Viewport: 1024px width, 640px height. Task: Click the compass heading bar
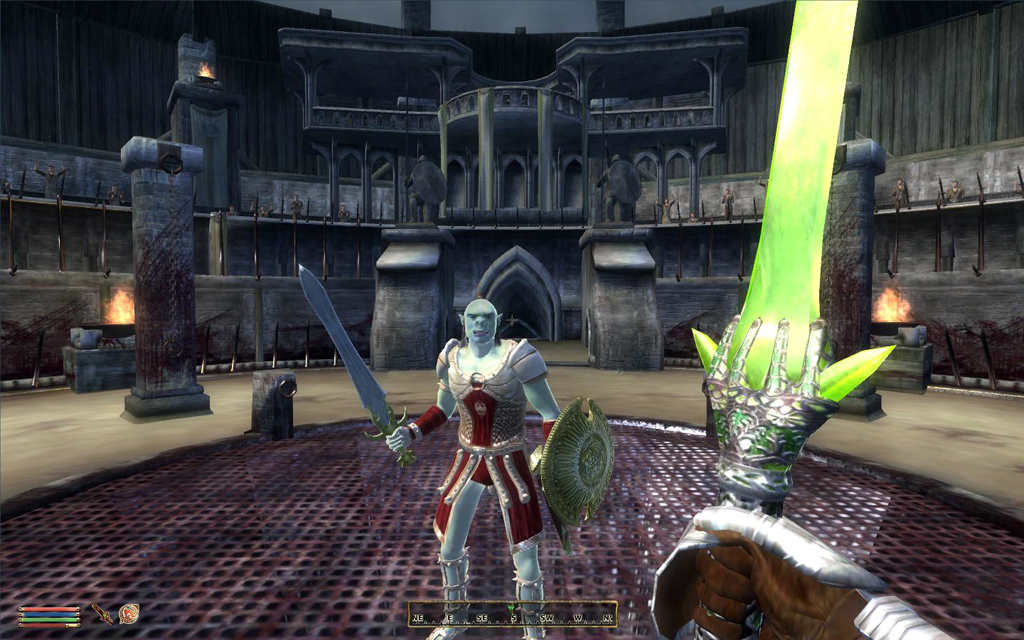(x=511, y=614)
